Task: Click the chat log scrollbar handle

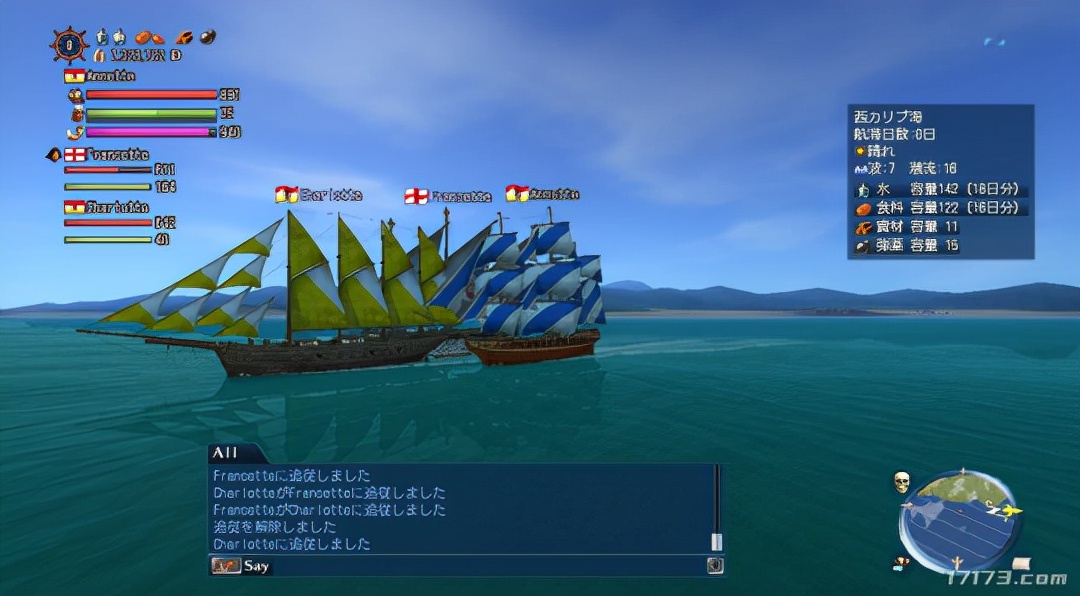Action: click(x=716, y=541)
